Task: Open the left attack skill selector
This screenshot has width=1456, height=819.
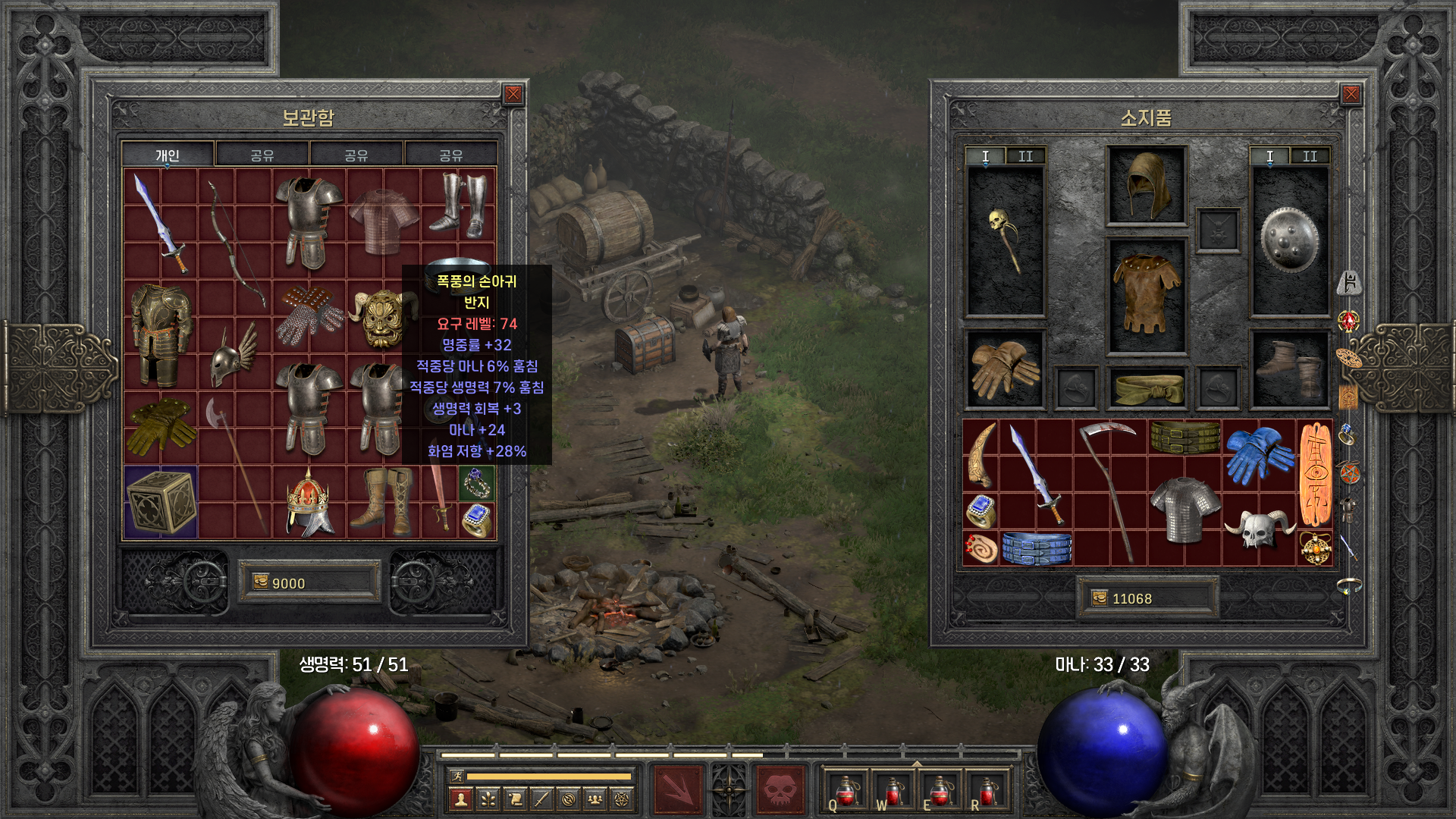Action: (678, 790)
